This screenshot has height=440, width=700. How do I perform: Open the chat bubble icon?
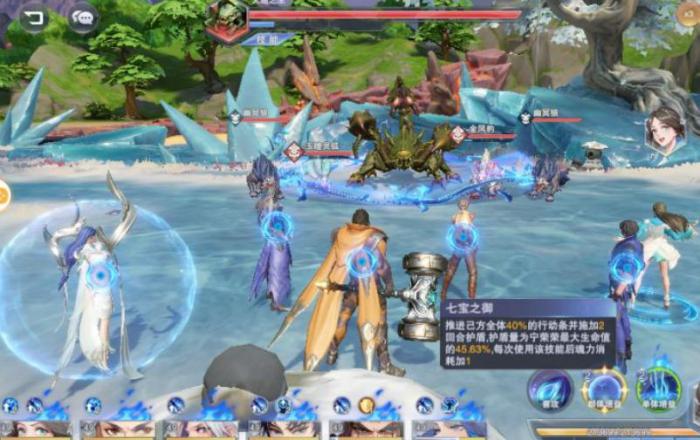[82, 18]
